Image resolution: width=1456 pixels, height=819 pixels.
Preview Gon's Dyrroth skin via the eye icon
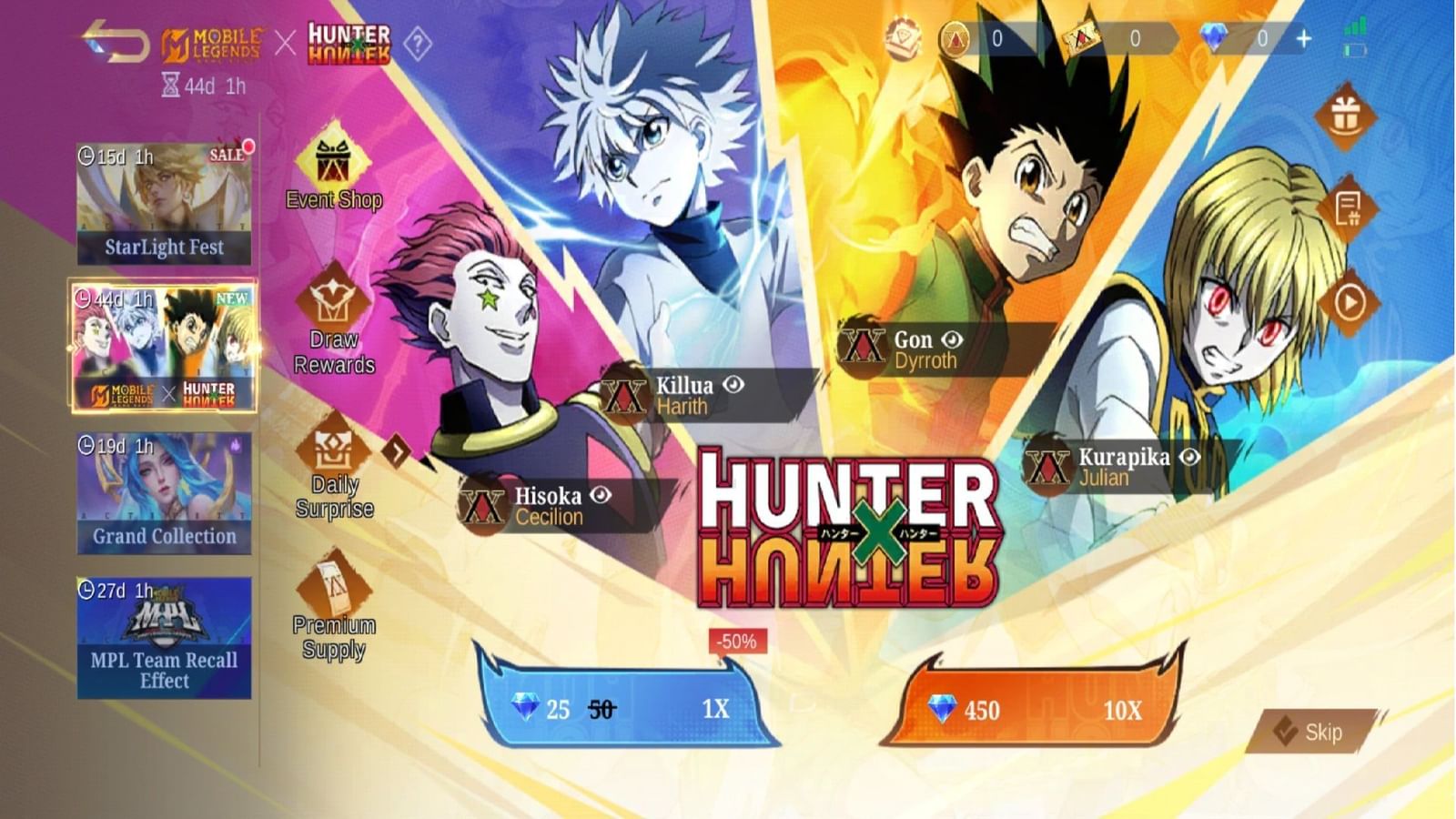coord(952,340)
